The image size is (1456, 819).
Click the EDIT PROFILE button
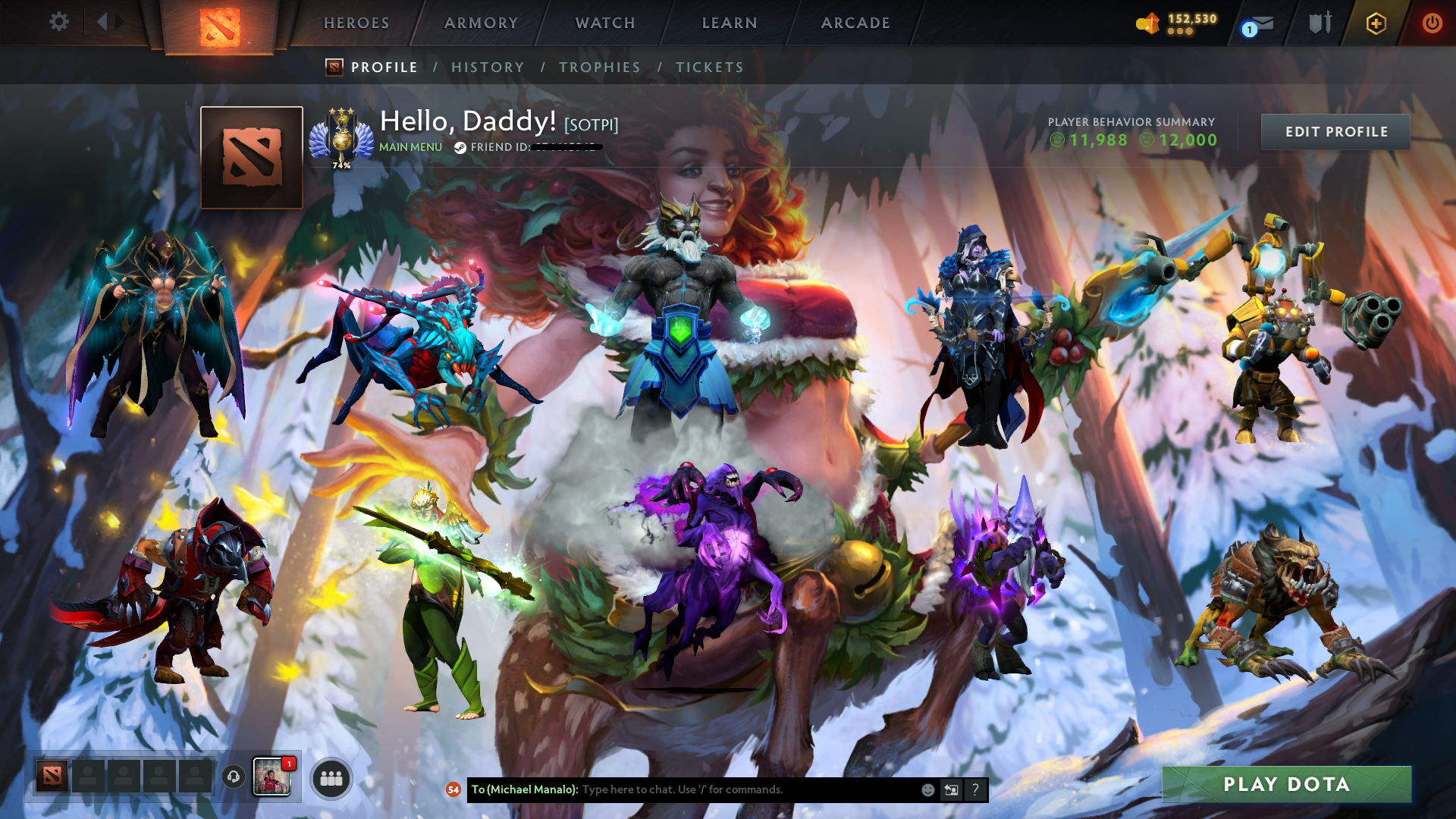pos(1335,131)
